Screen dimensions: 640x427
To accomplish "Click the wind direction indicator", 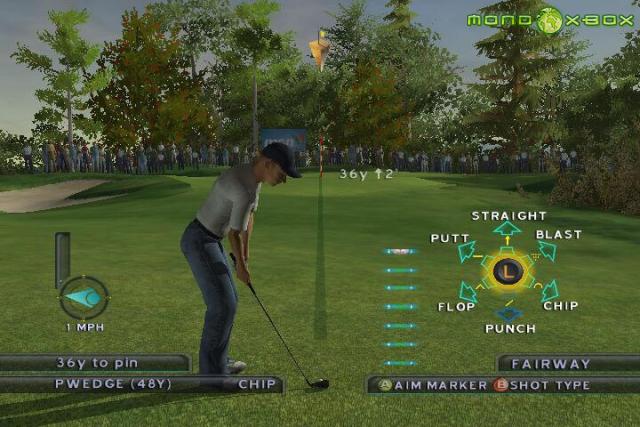I will point(84,297).
